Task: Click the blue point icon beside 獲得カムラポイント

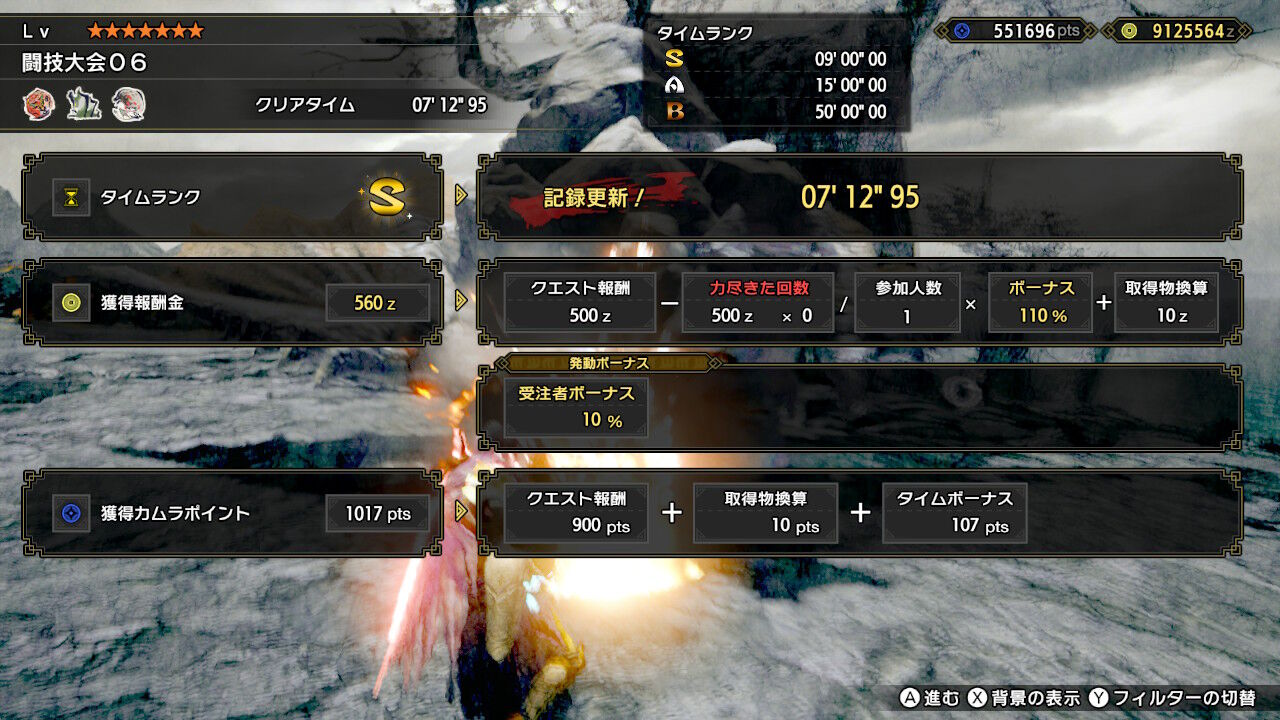Action: click(x=69, y=513)
